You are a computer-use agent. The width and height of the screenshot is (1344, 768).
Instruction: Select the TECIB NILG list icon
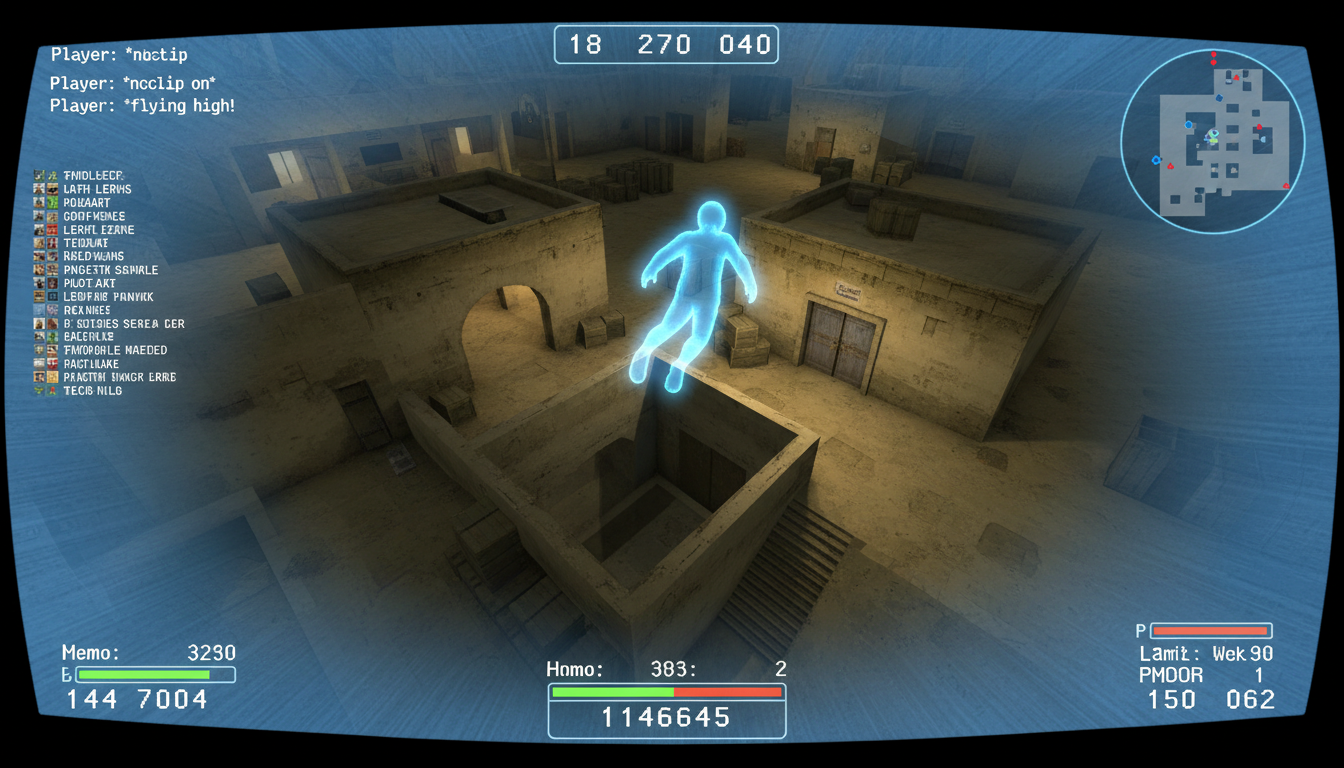coord(40,390)
